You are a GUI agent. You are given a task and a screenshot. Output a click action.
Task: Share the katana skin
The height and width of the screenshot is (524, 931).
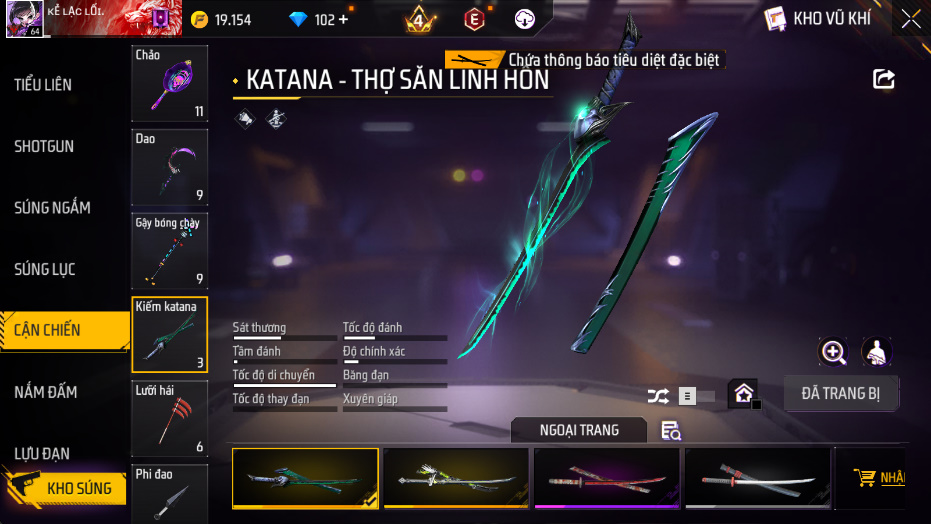point(883,79)
